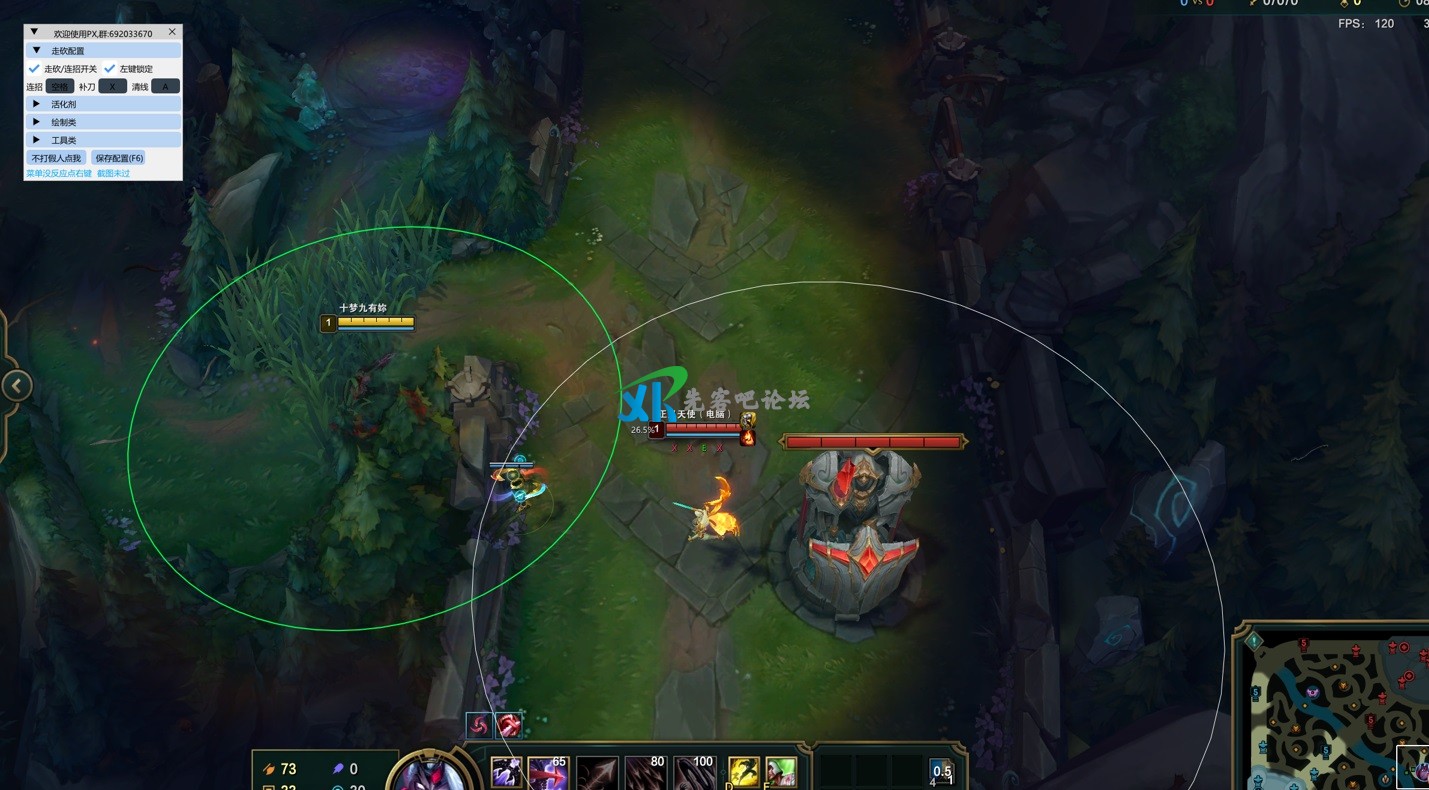Close the PX overlay menu window
The height and width of the screenshot is (790, 1429).
[172, 32]
